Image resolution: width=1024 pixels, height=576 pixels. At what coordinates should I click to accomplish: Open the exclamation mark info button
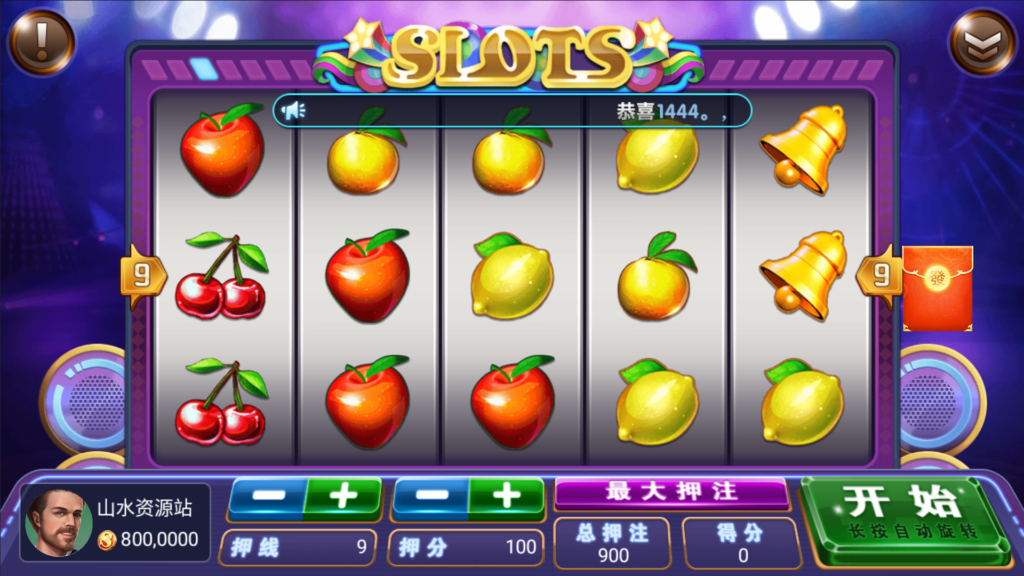point(41,41)
